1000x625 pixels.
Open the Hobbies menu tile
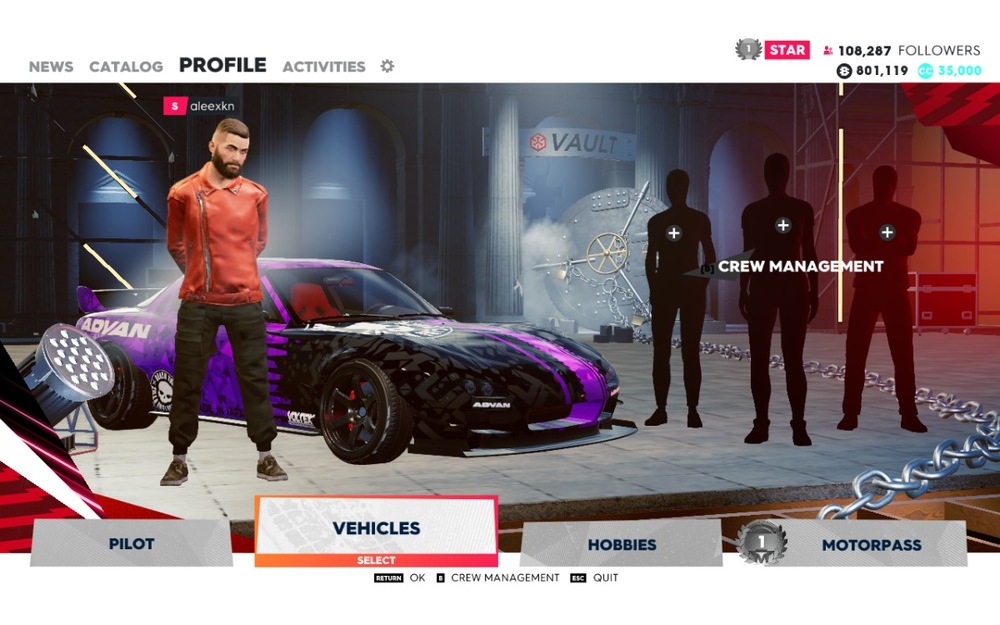621,545
